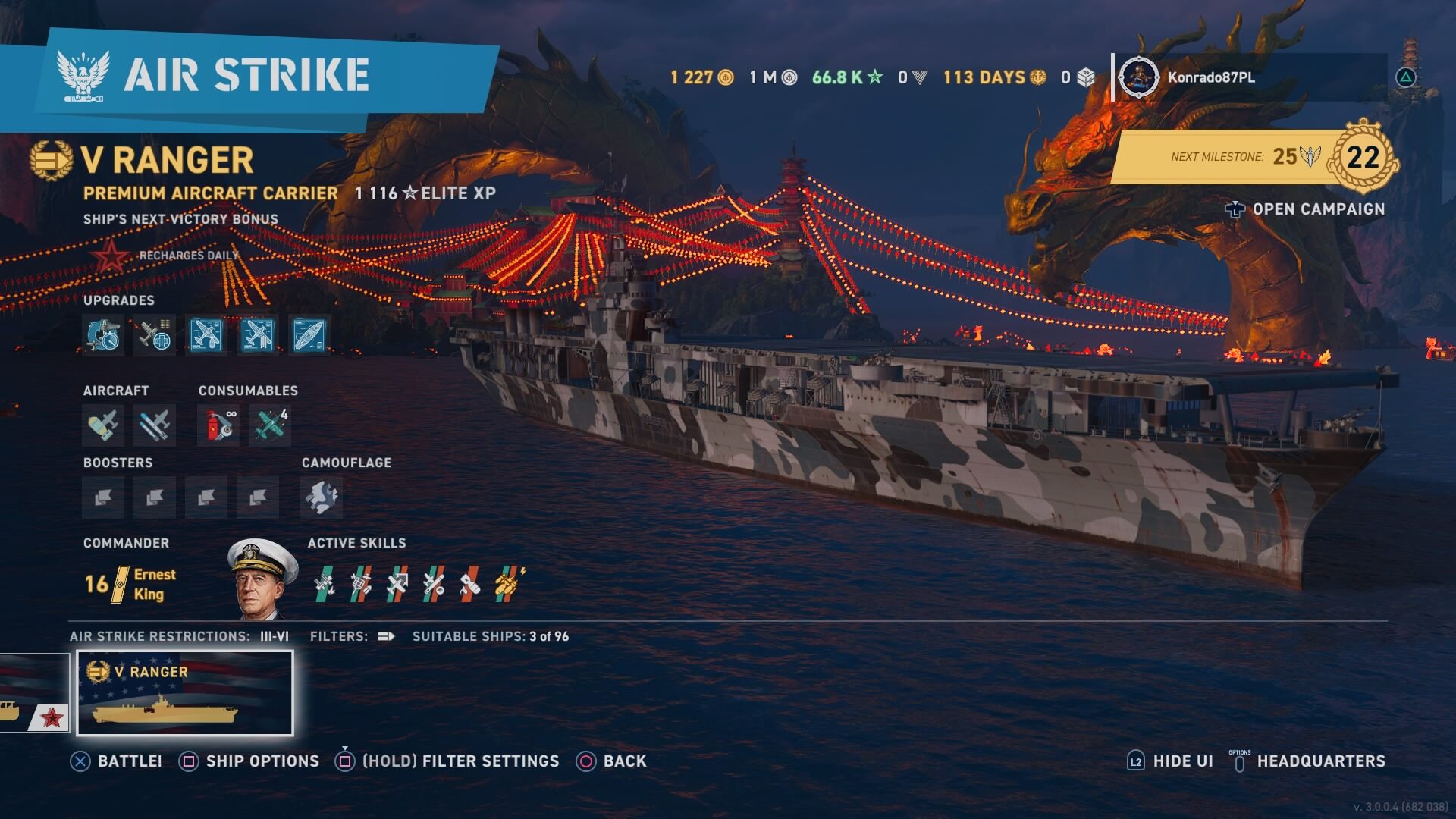
Task: Choose the dive bomber aircraft slot
Action: (x=103, y=425)
